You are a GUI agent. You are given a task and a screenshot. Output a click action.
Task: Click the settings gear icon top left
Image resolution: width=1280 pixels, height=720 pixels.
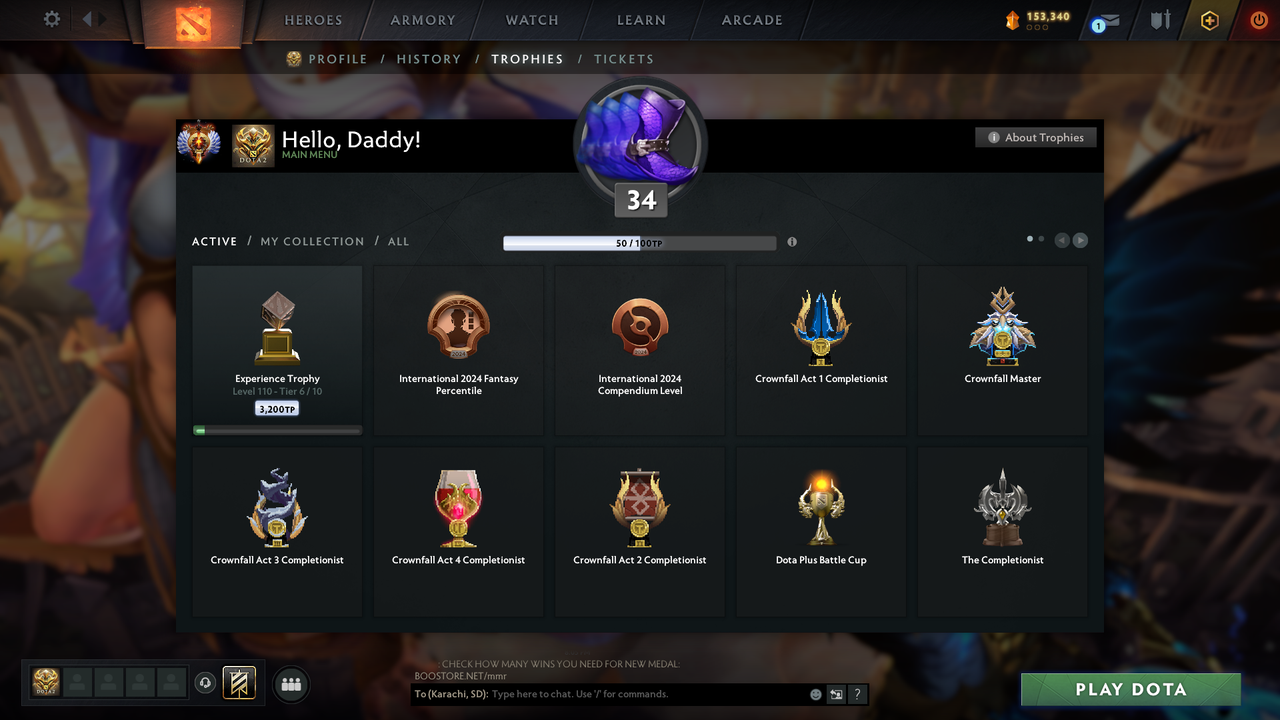[51, 19]
